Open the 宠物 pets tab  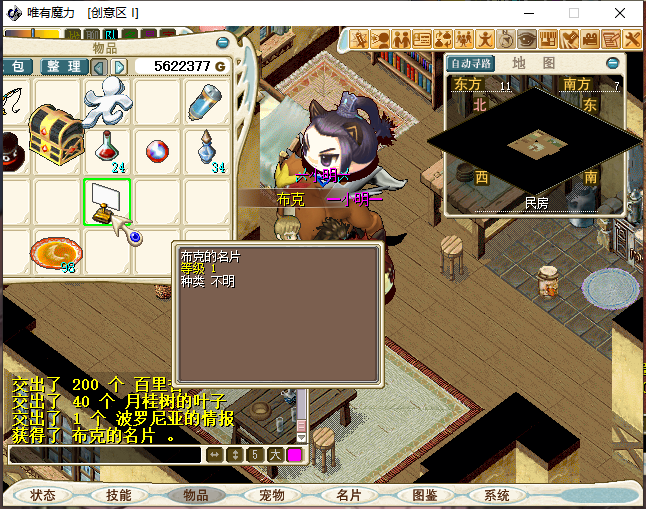[272, 495]
